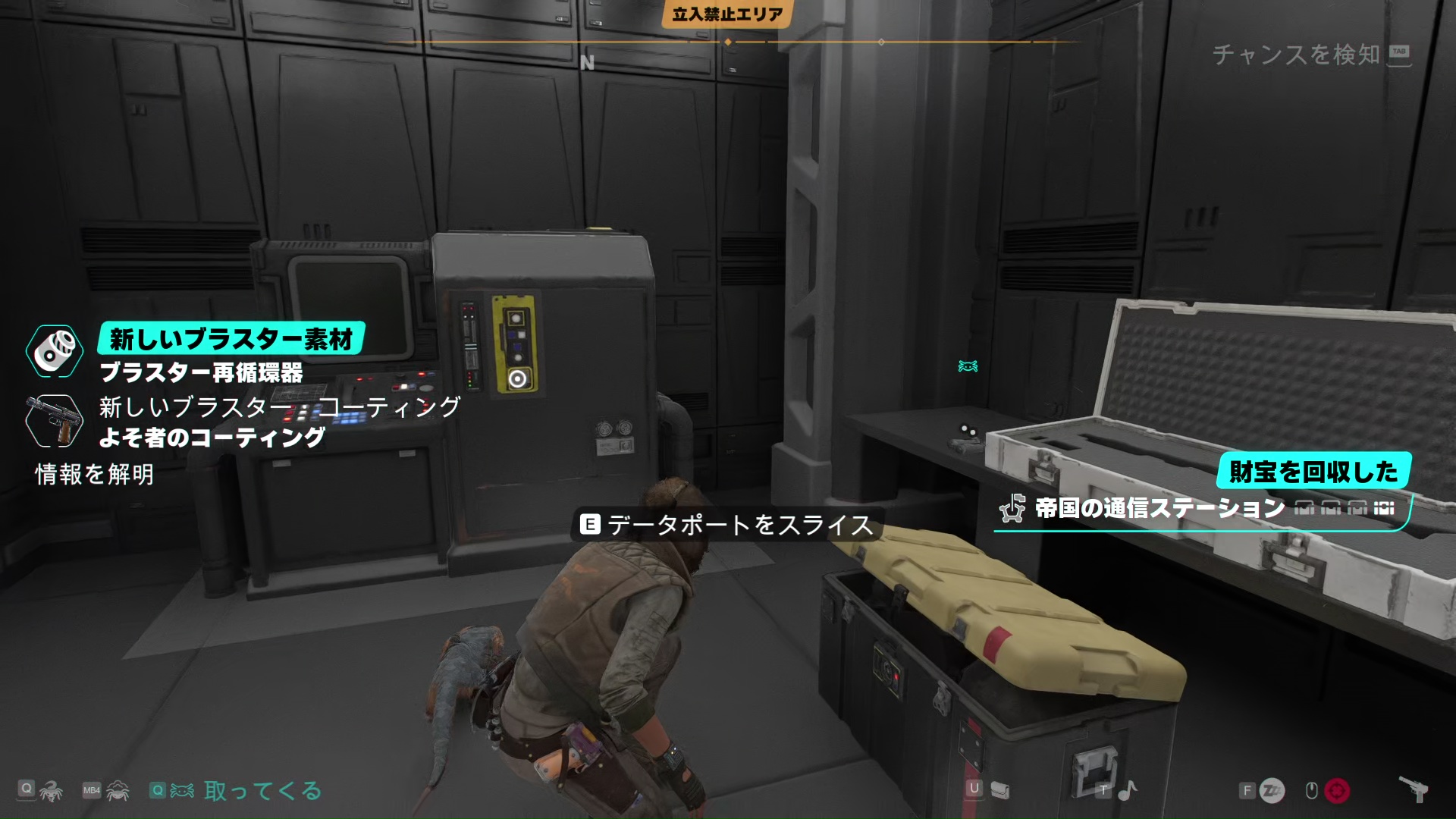Click the 立入禁止エリア restricted area label
Image resolution: width=1456 pixels, height=819 pixels.
click(727, 14)
